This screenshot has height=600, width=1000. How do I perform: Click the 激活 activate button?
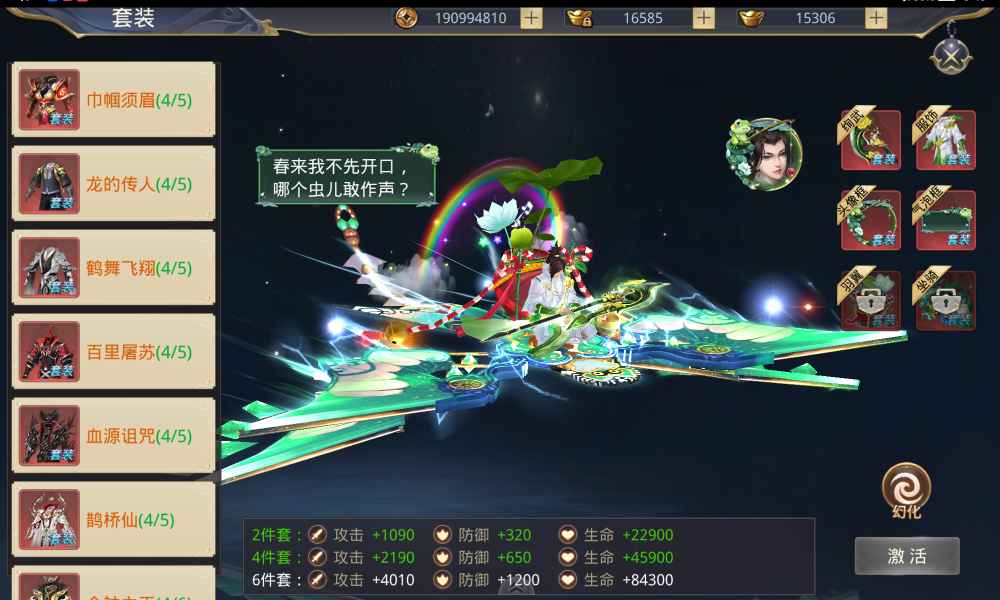(x=907, y=556)
